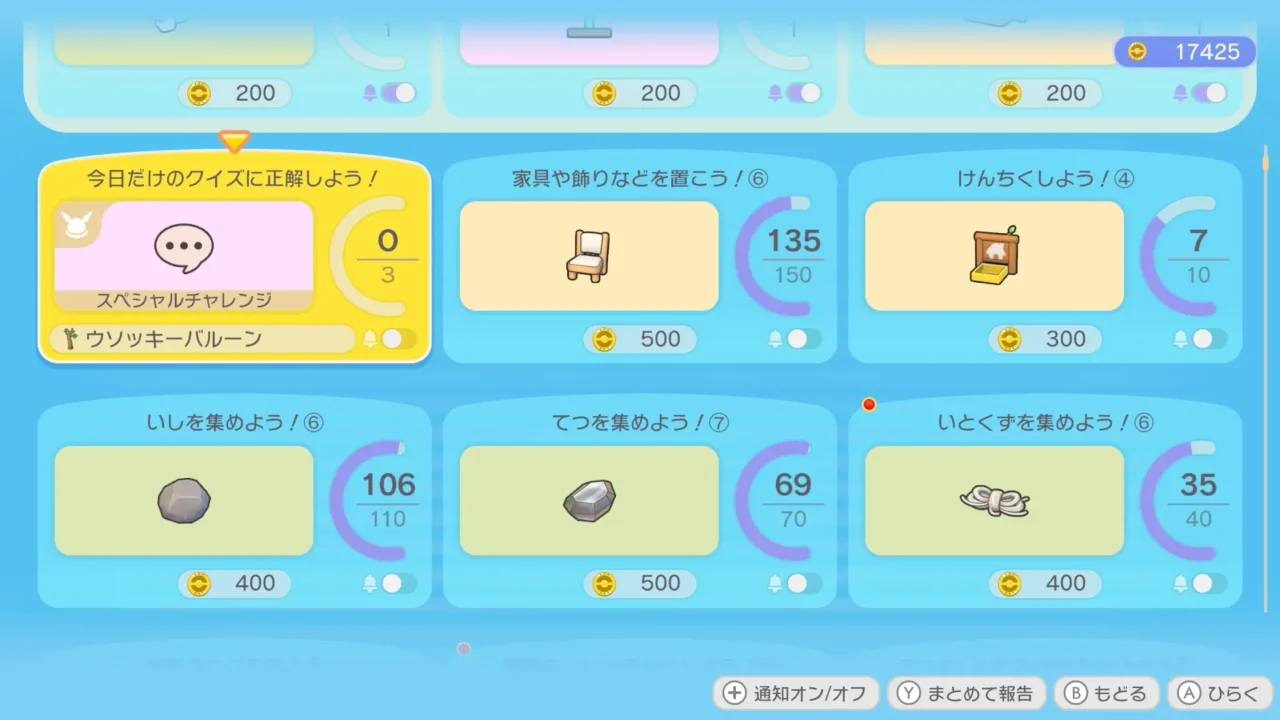Select the fireplace icon in けんちくしよう！④

click(993, 255)
